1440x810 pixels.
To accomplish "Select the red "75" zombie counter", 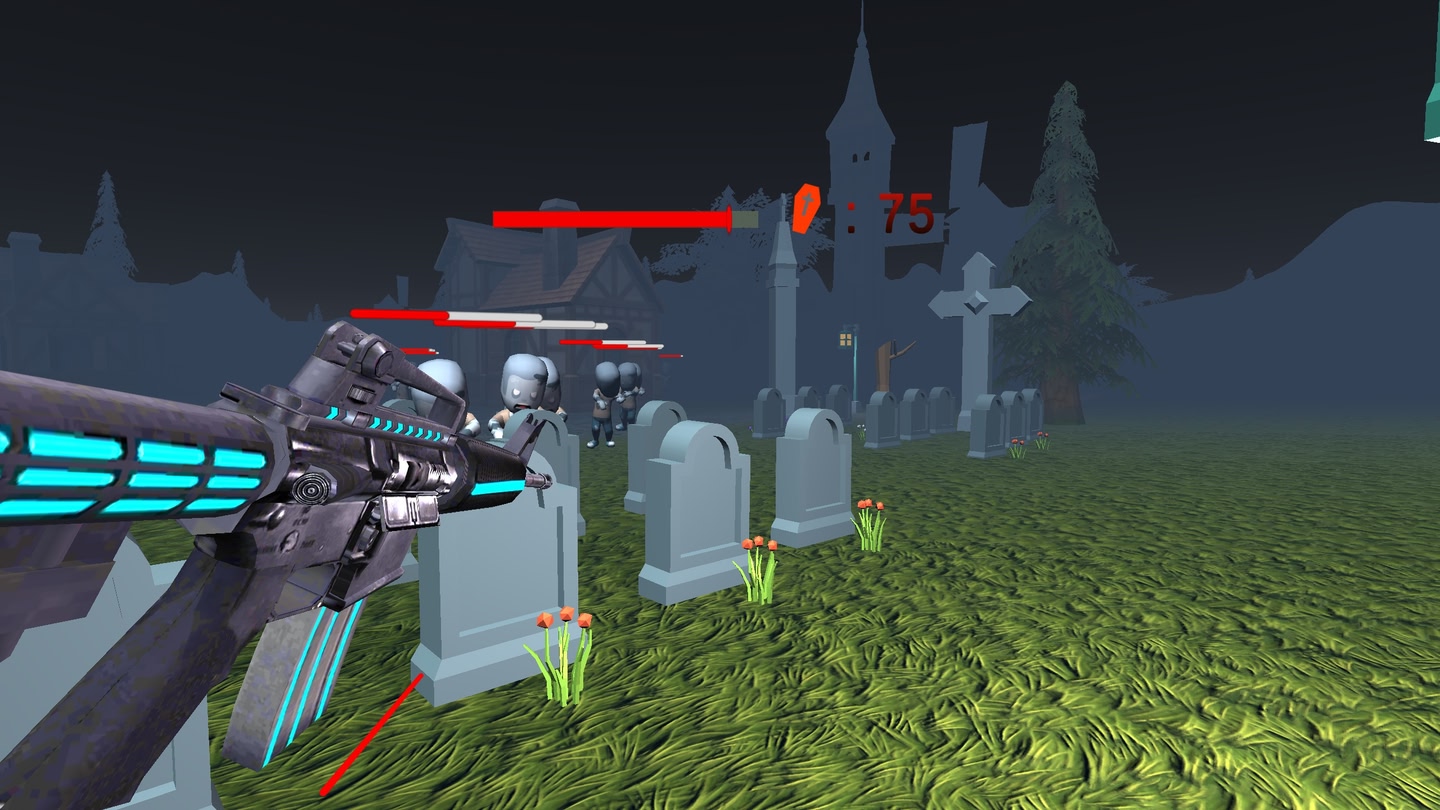I will tap(903, 213).
